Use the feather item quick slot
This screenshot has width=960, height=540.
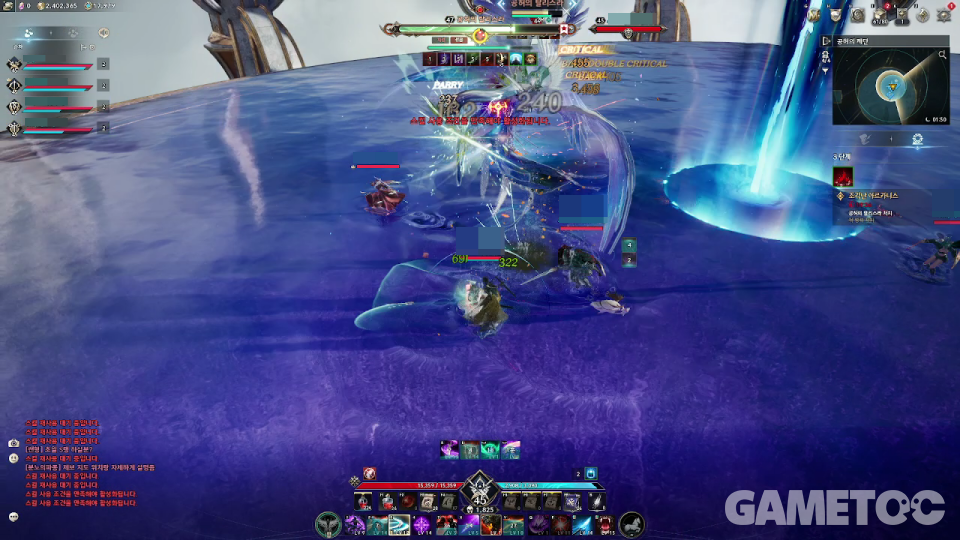596,502
